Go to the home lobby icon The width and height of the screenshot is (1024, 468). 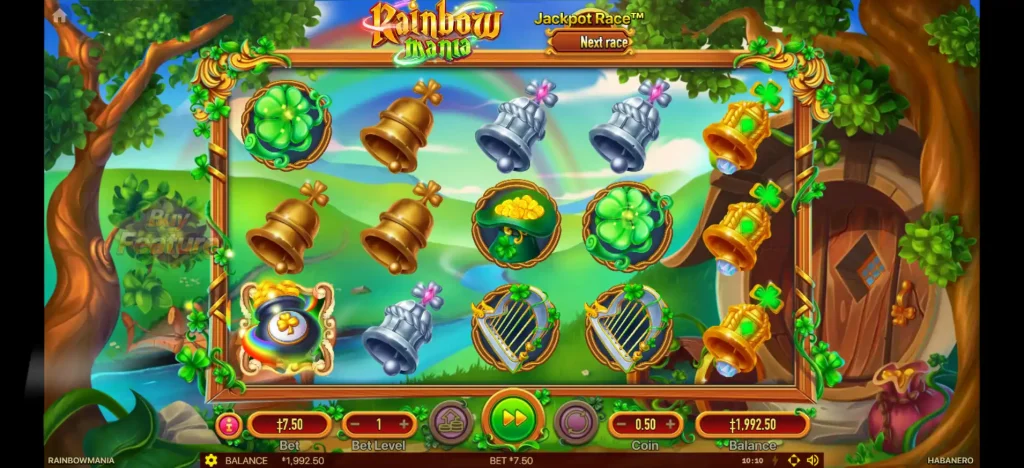tap(60, 16)
